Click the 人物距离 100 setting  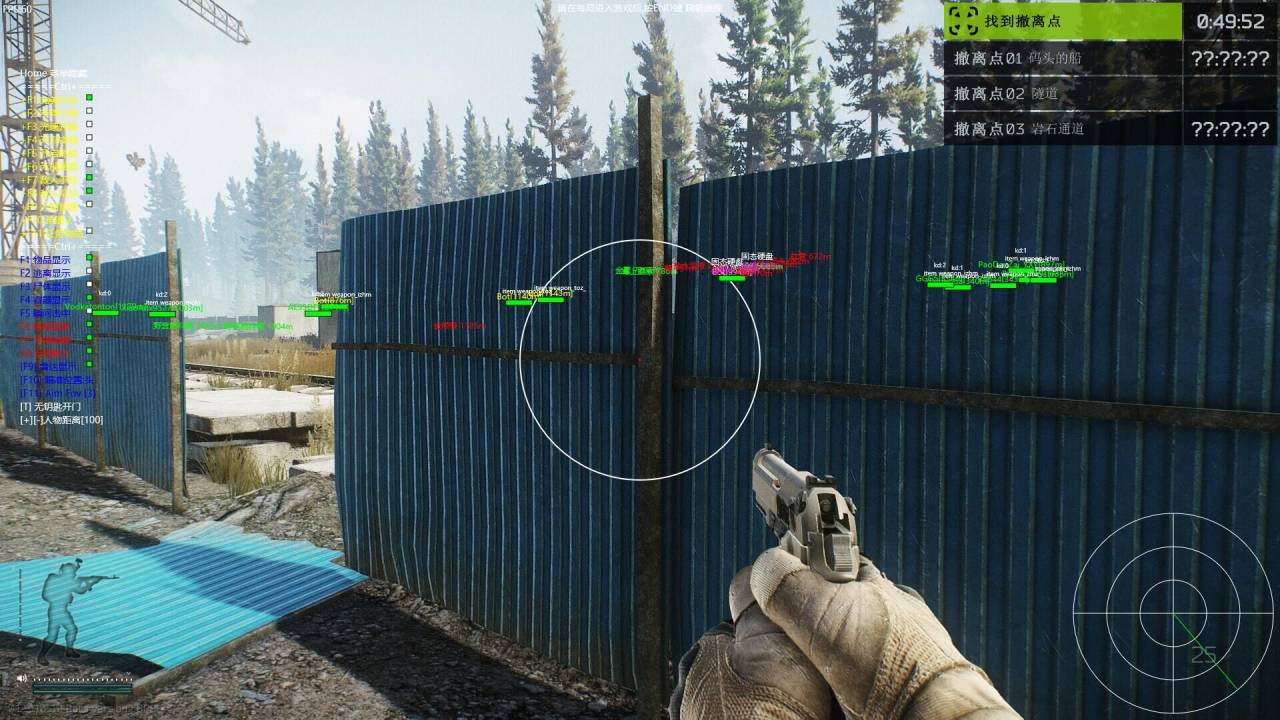click(61, 420)
